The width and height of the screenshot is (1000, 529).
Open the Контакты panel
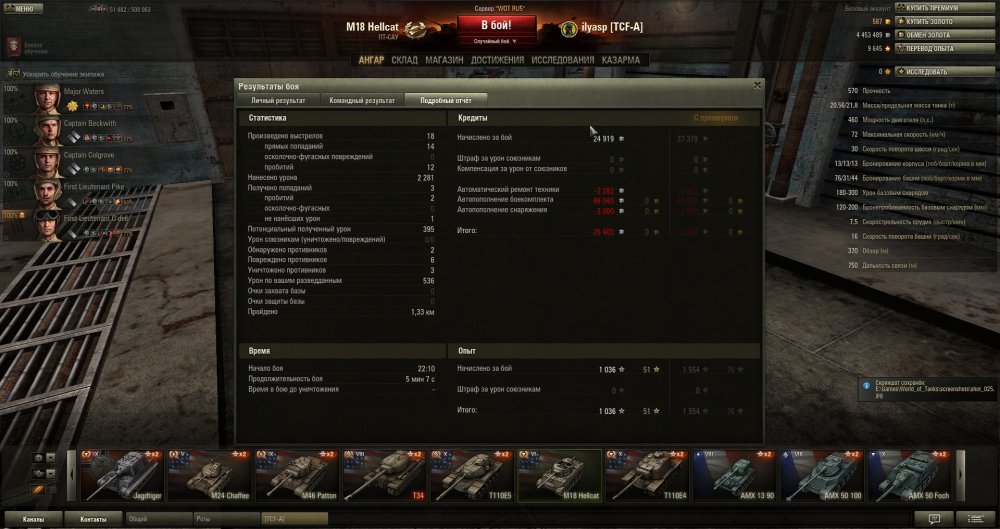[93, 519]
